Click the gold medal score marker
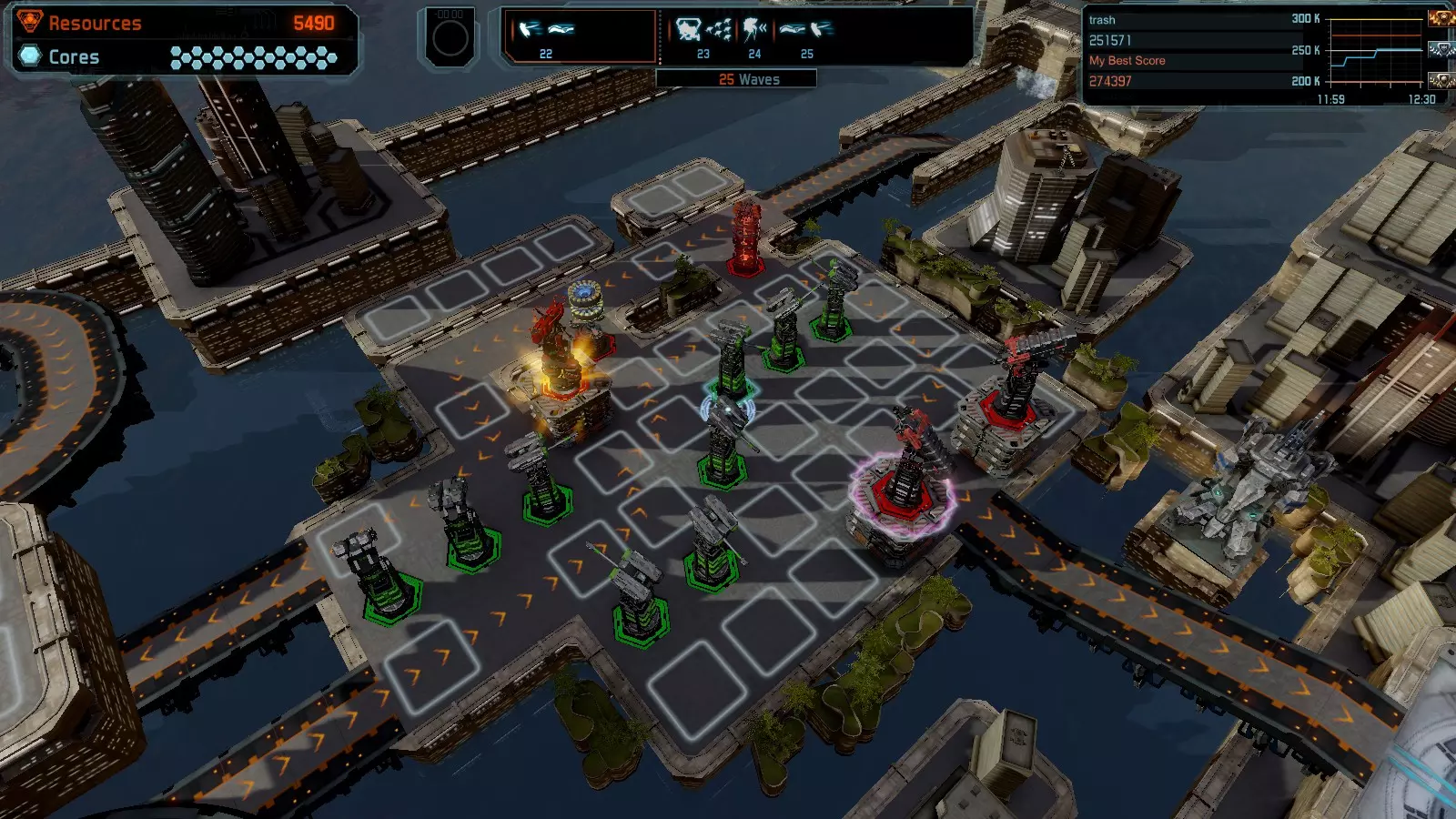This screenshot has width=1456, height=819. 1441,18
